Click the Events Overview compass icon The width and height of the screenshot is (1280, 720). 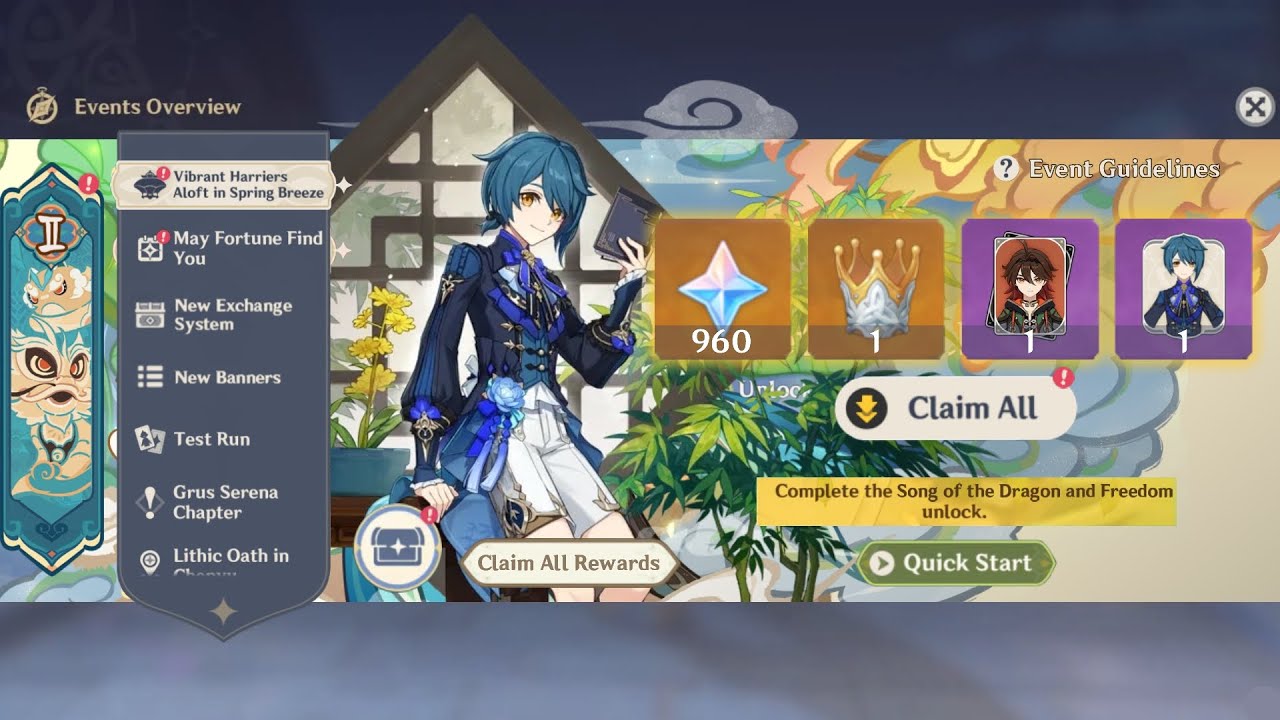[42, 107]
